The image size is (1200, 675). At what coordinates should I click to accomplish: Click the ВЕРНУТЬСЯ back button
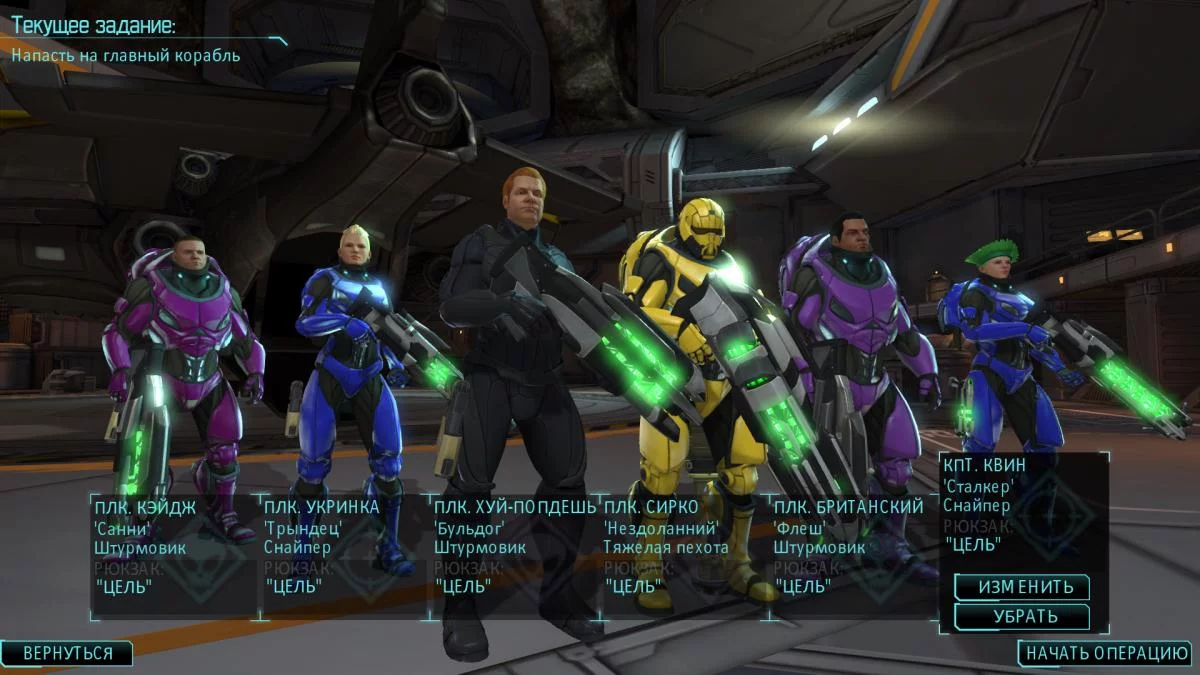[68, 653]
